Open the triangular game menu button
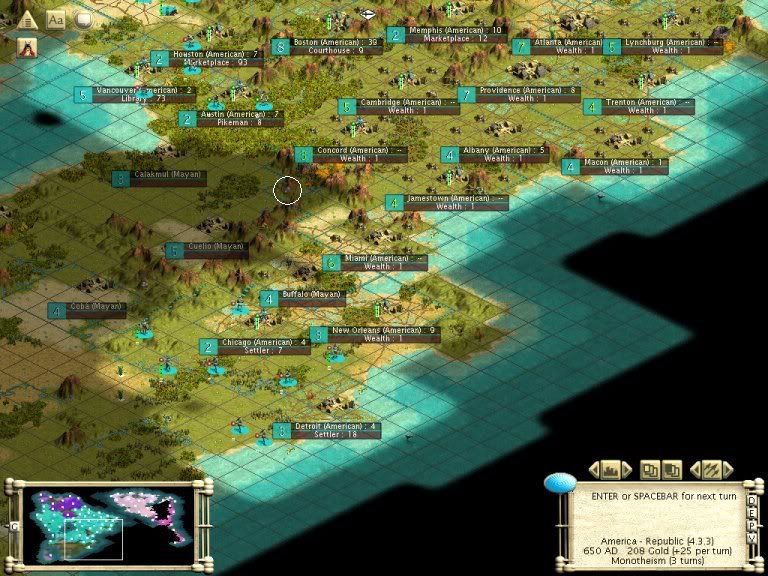This screenshot has width=768, height=576. (27, 18)
